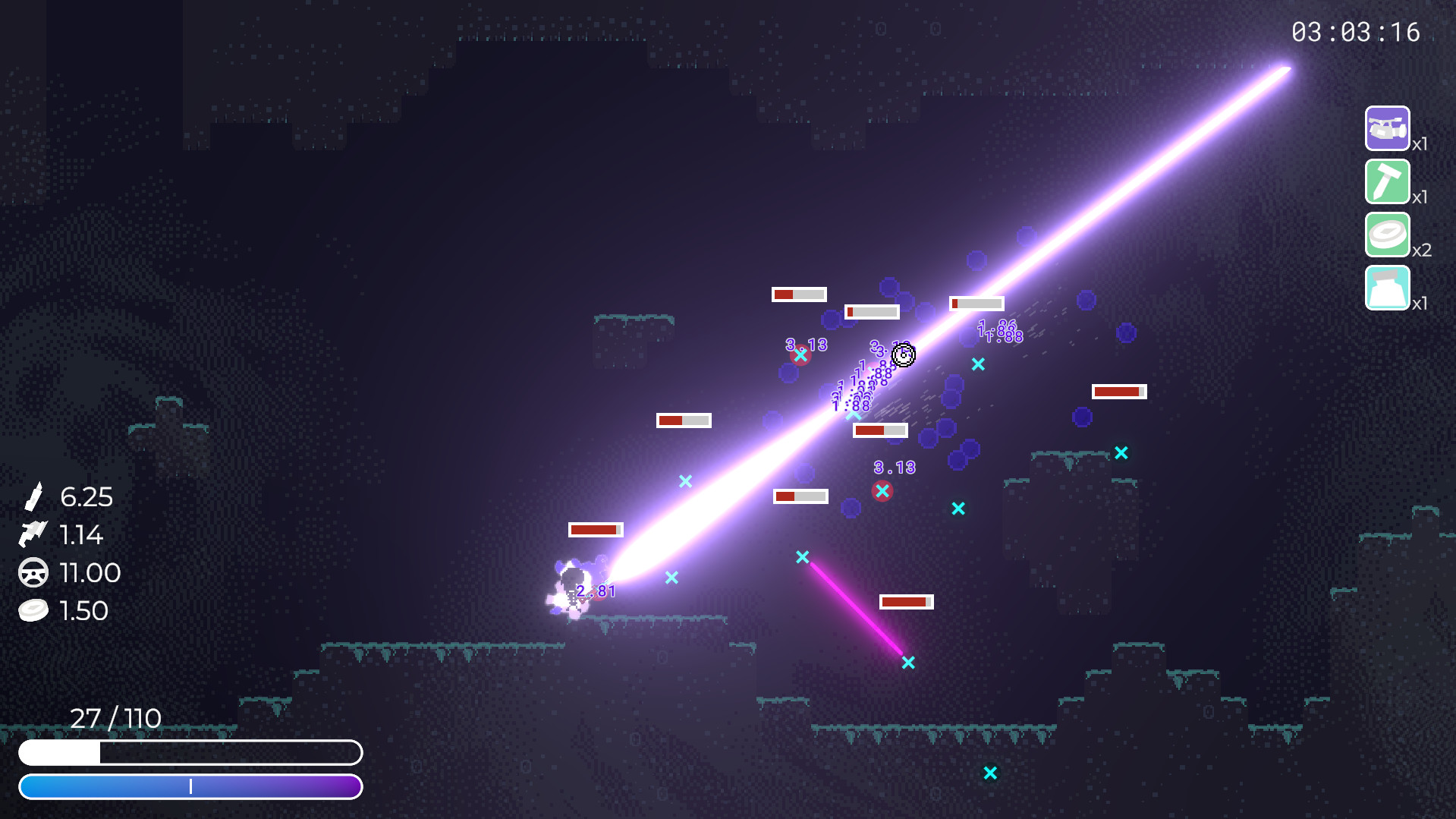Screen dimensions: 1456x819
Task: Click the 27/110 health label
Action: point(115,717)
